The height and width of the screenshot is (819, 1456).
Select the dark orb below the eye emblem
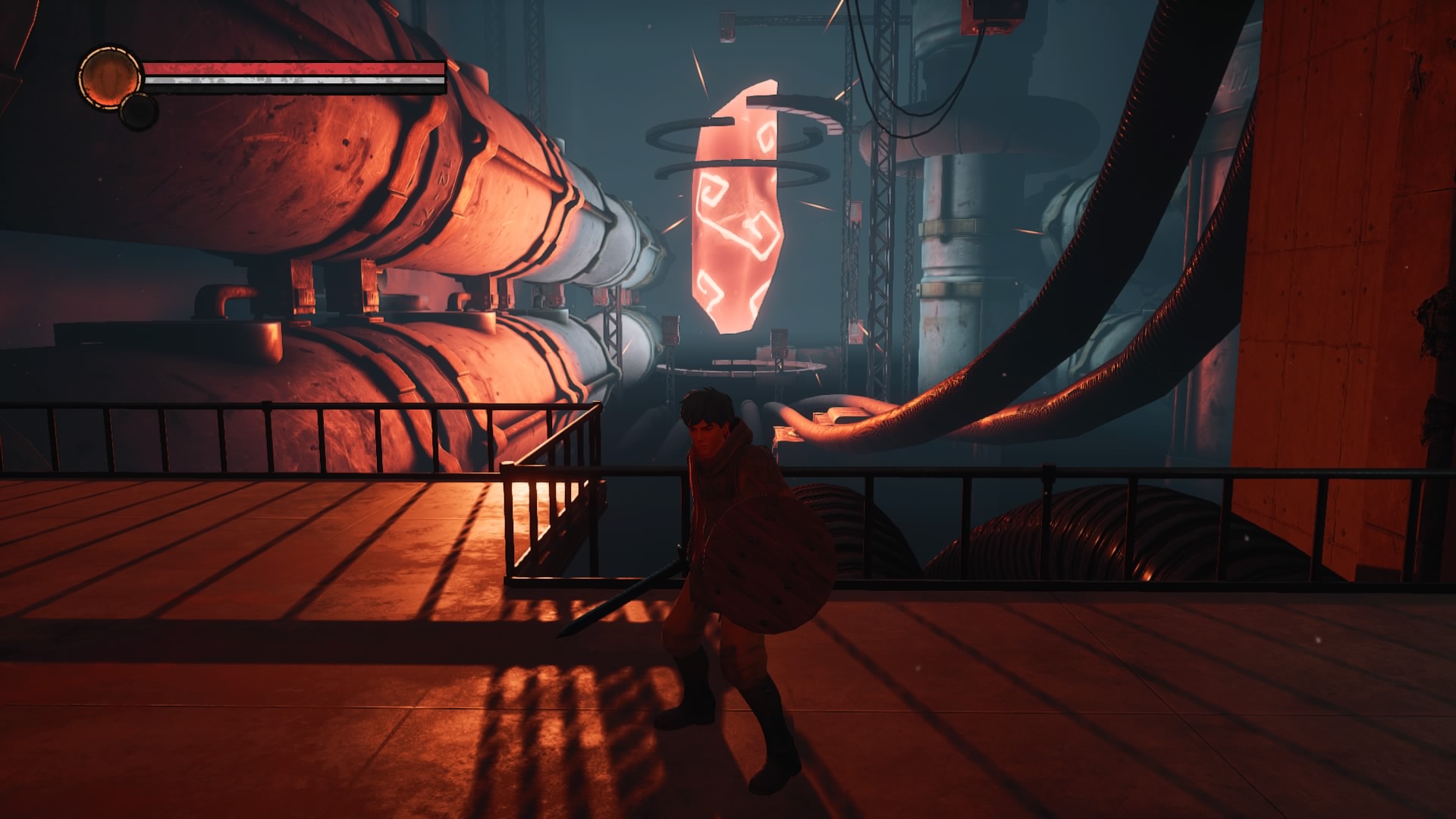(x=136, y=111)
